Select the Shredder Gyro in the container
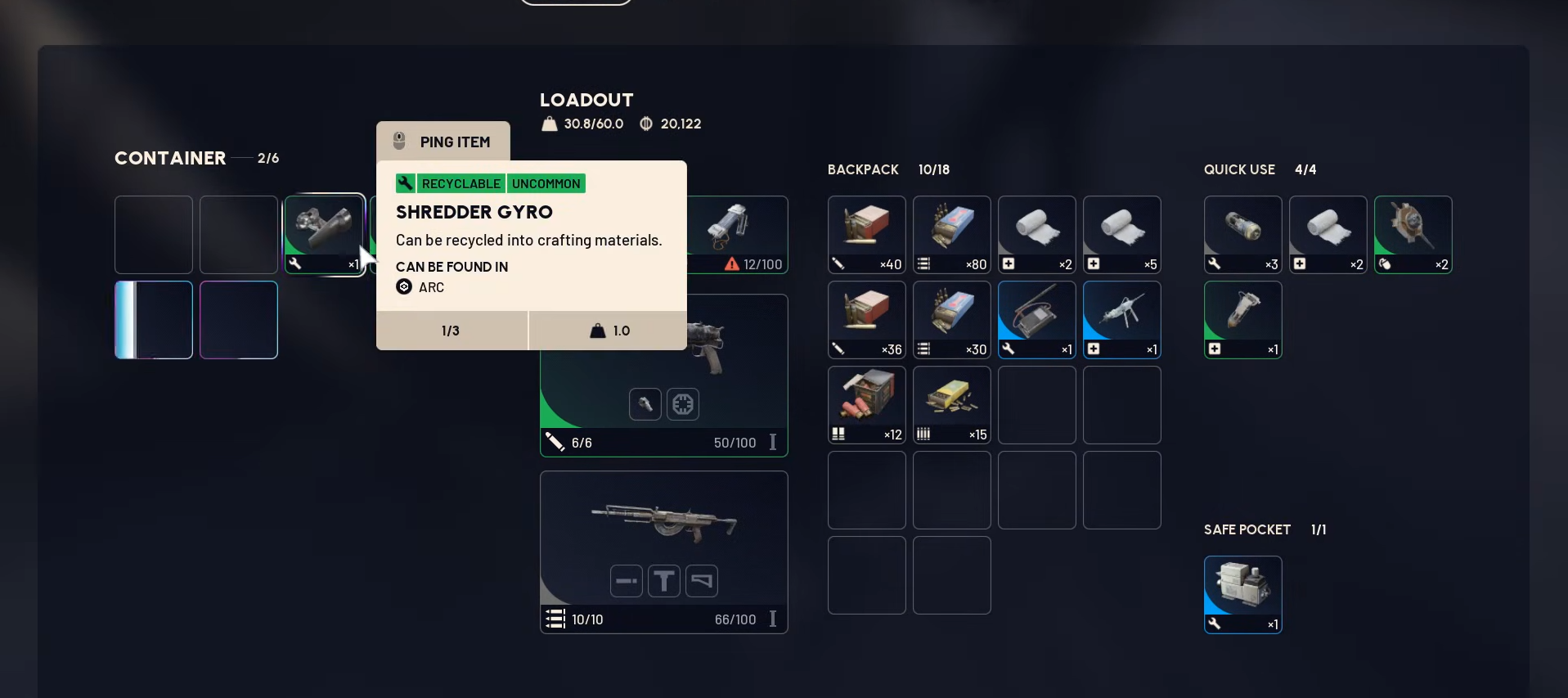 [x=324, y=234]
